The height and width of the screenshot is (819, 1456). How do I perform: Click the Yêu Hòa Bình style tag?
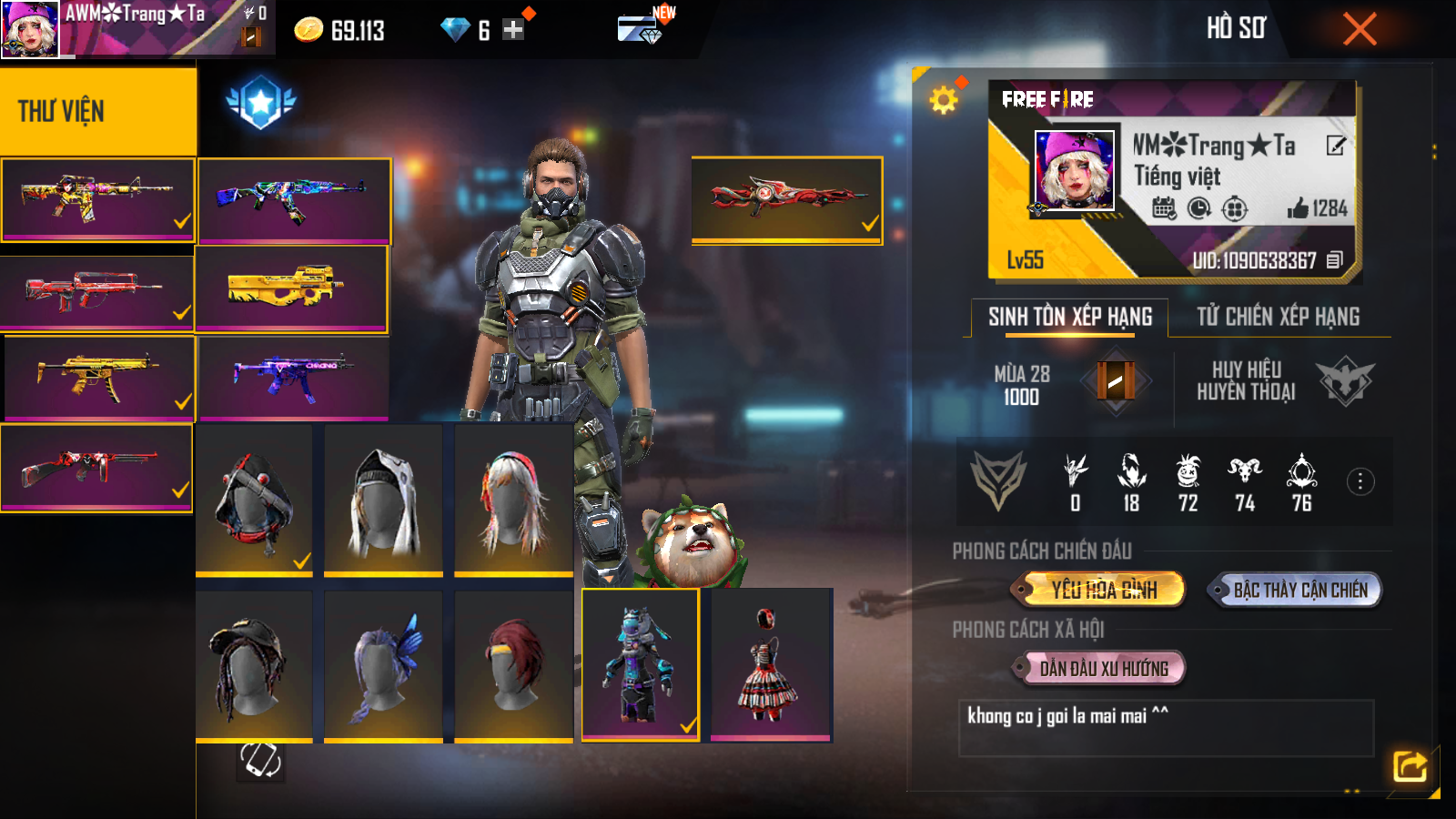(1103, 590)
